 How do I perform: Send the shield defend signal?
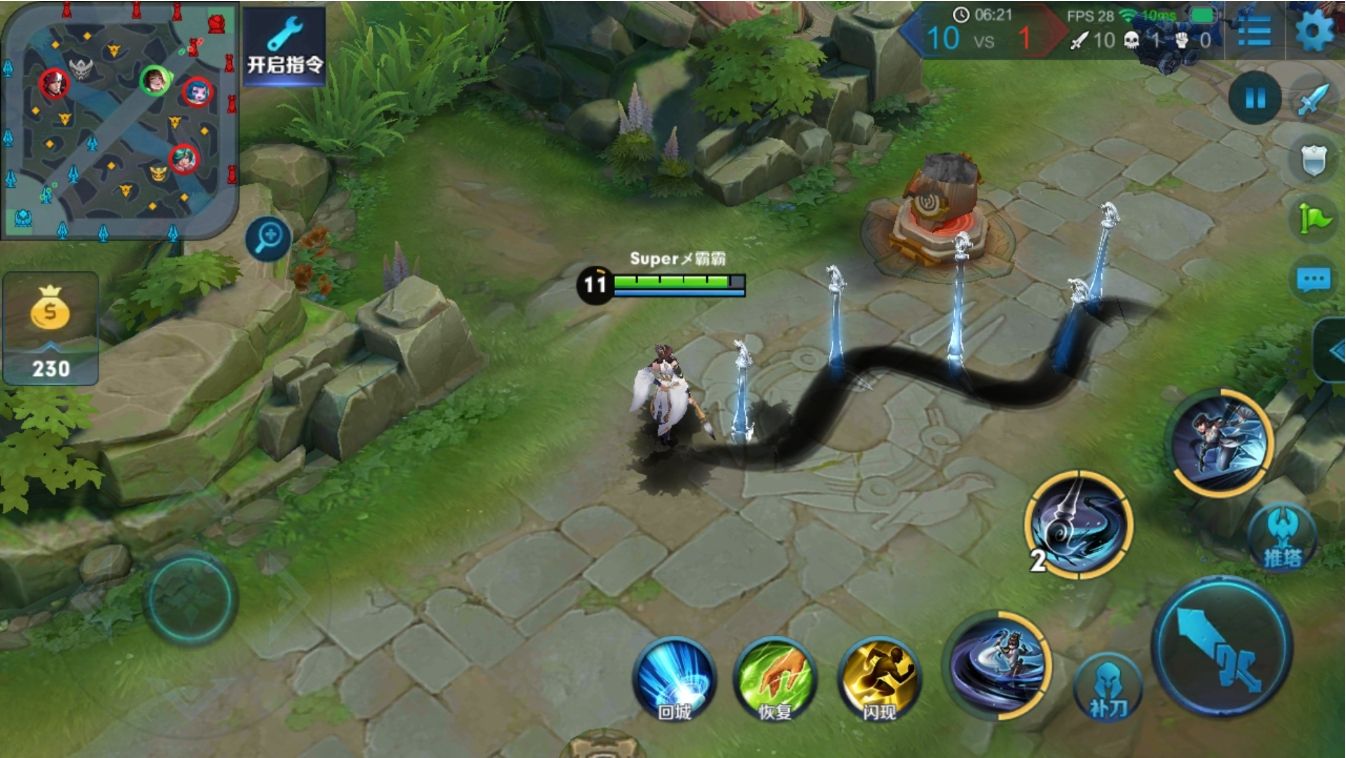coord(1313,159)
